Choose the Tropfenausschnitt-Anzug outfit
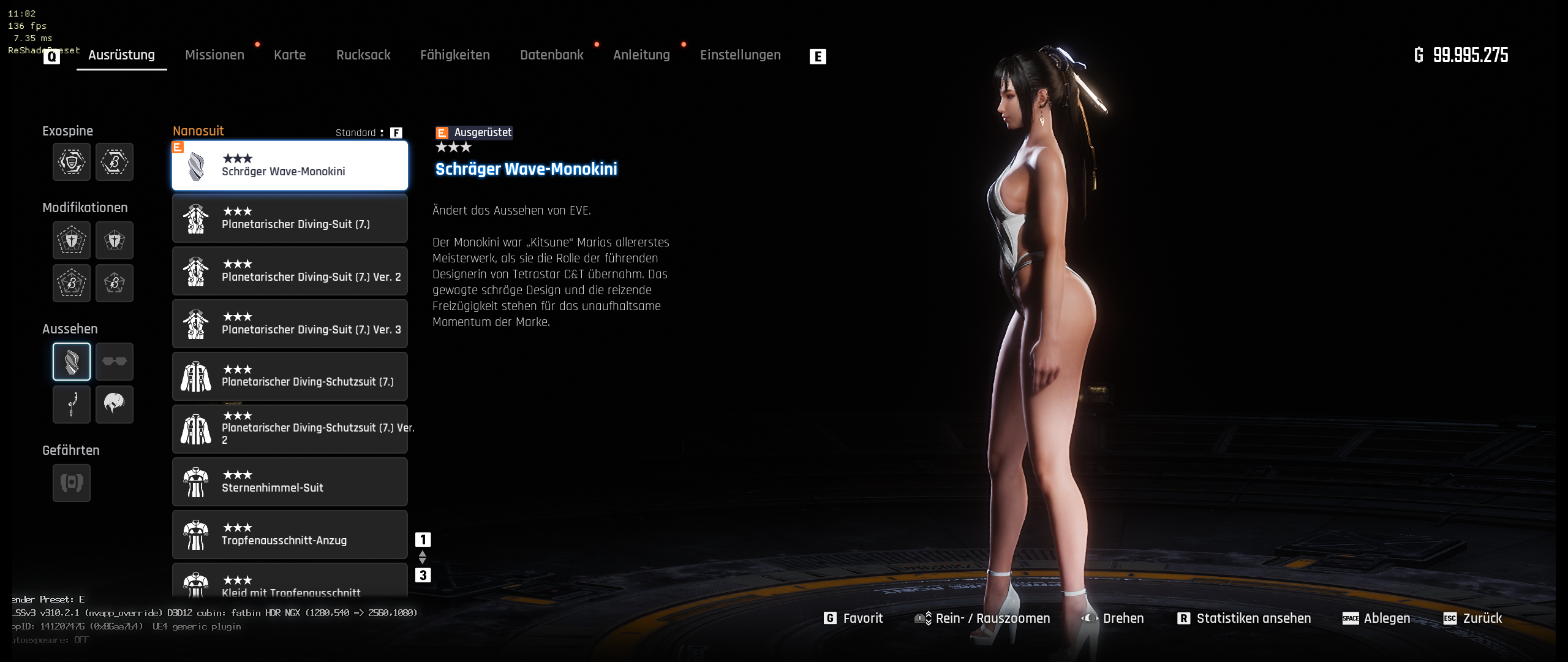The width and height of the screenshot is (1568, 662). pos(290,535)
